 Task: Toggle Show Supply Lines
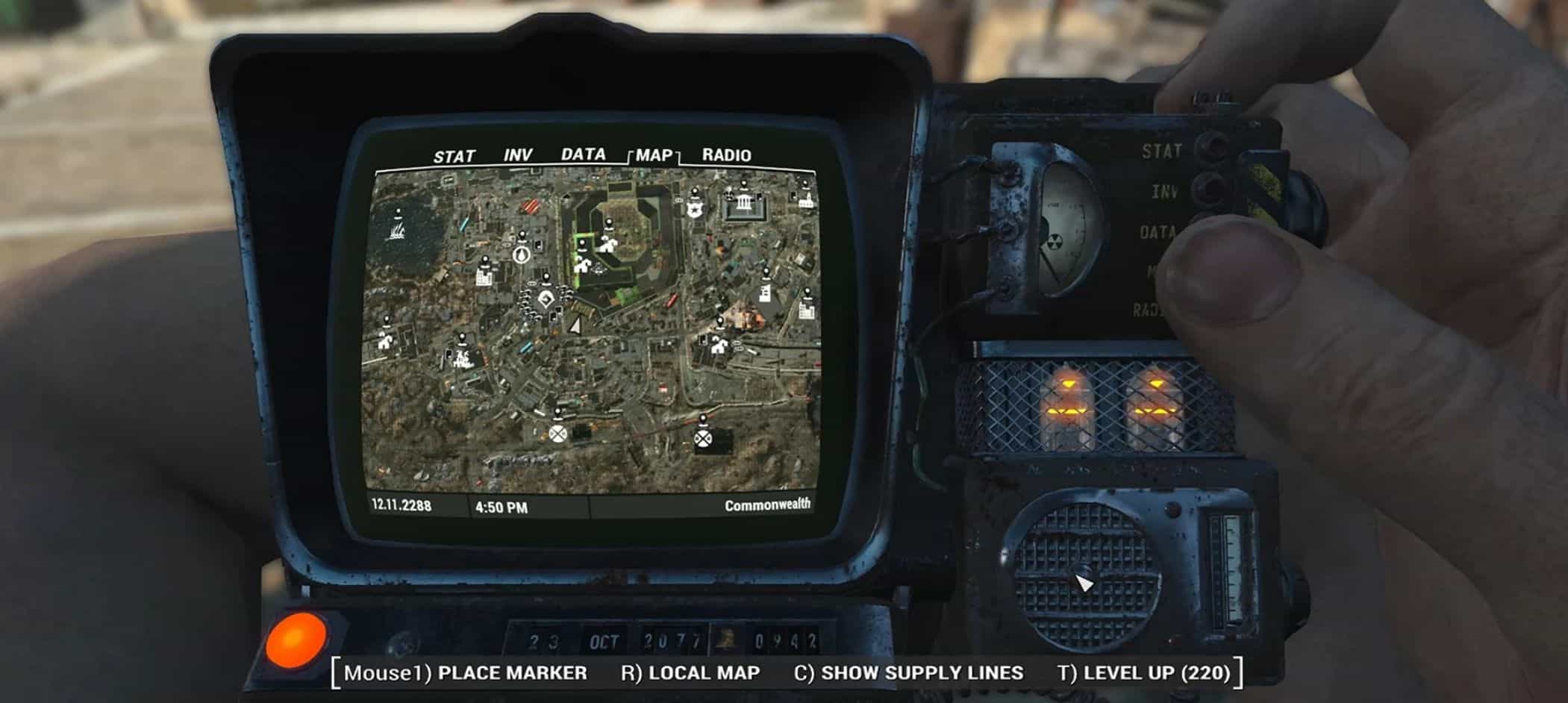pyautogui.click(x=908, y=672)
